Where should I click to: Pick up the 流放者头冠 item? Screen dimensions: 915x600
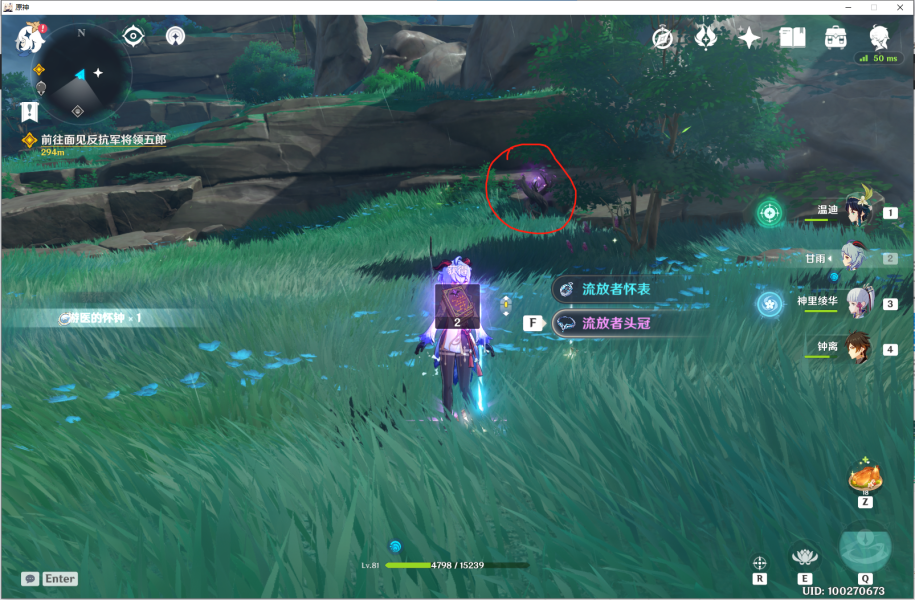point(616,324)
